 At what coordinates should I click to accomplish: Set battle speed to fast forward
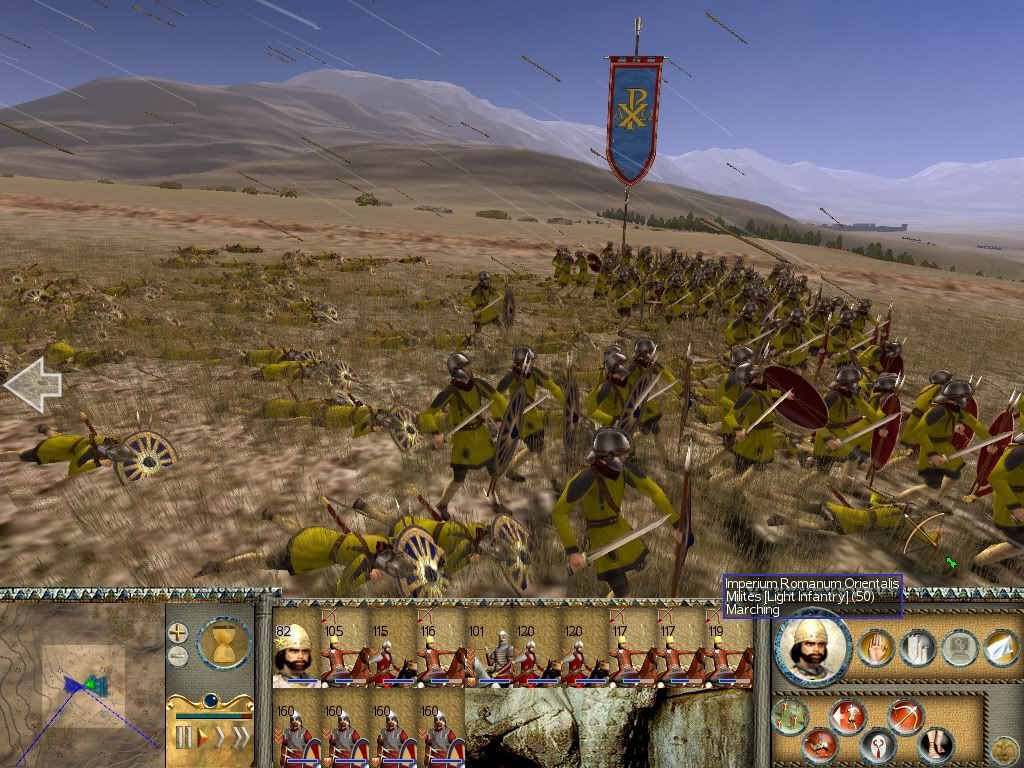click(221, 738)
